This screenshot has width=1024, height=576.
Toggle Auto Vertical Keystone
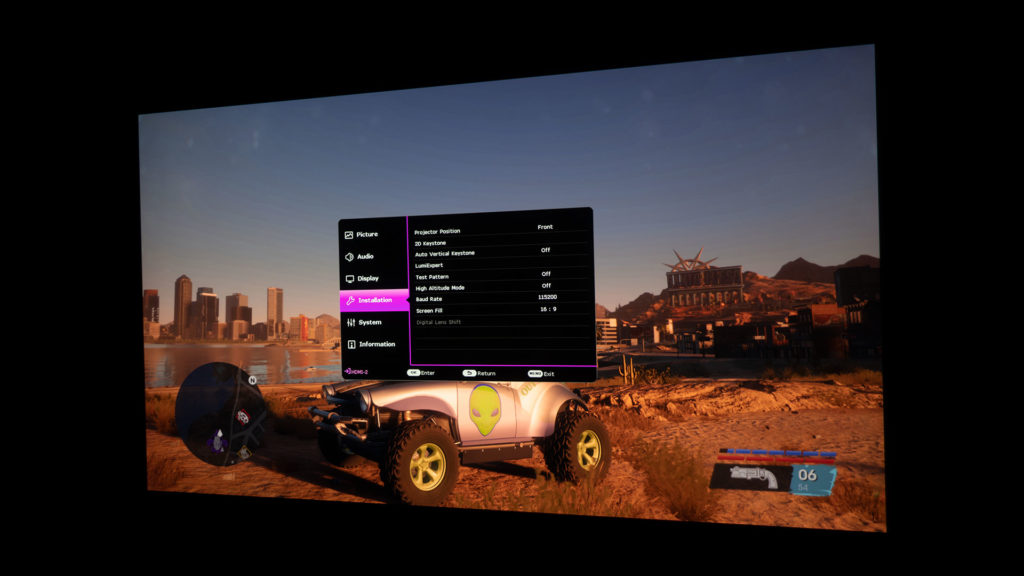click(445, 254)
